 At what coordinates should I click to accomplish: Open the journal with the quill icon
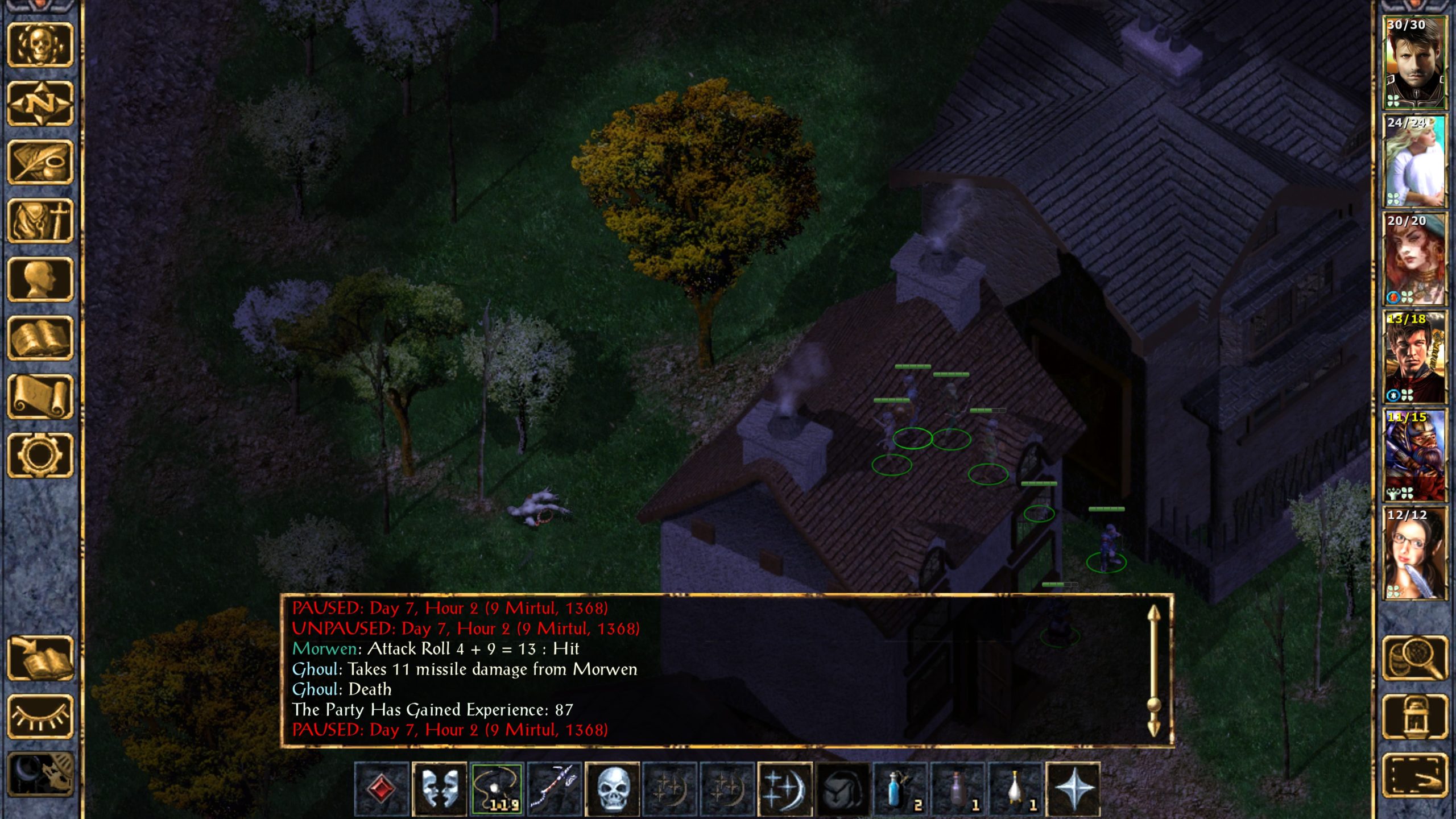pyautogui.click(x=40, y=162)
